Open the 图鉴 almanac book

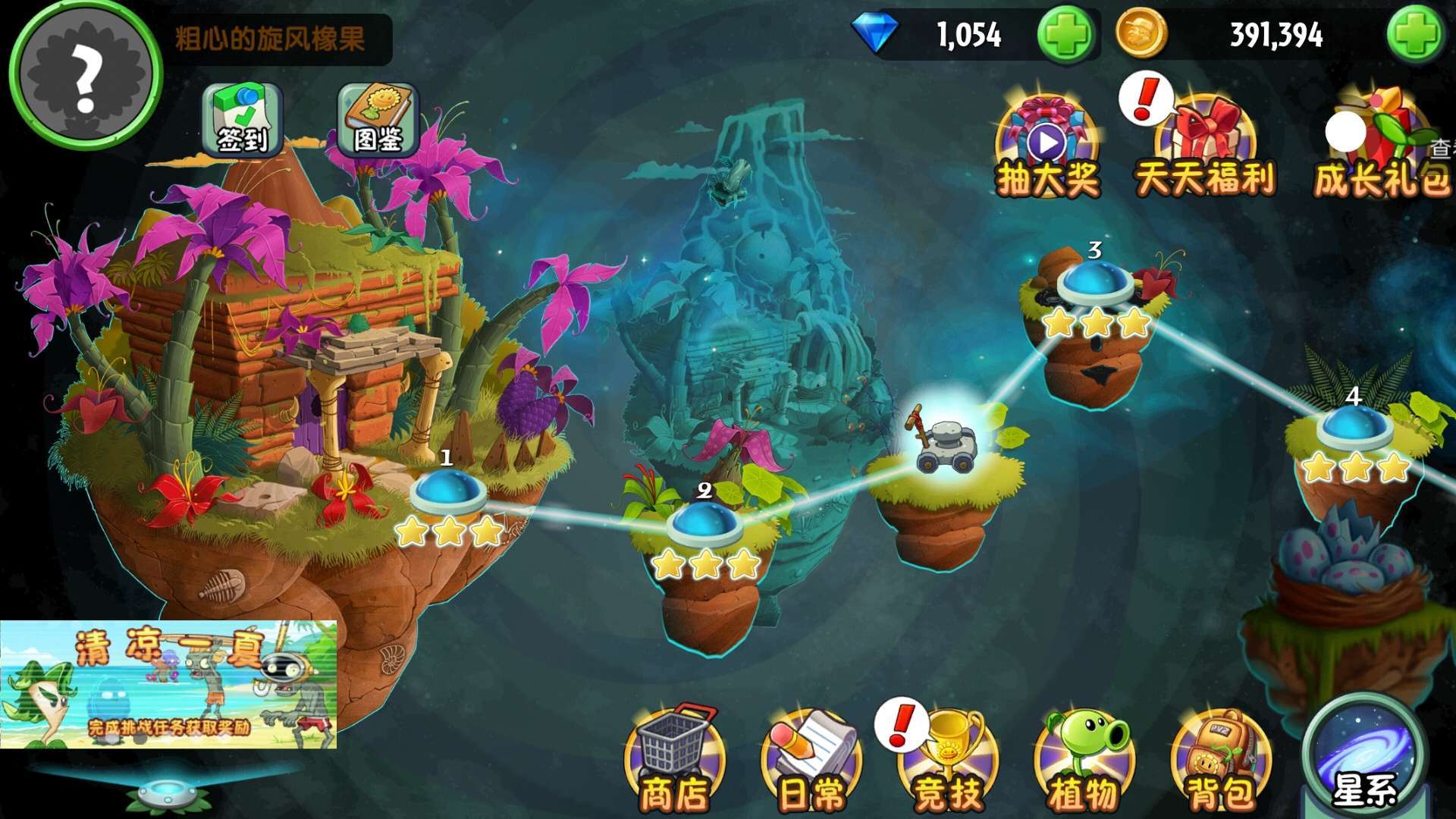(x=378, y=121)
